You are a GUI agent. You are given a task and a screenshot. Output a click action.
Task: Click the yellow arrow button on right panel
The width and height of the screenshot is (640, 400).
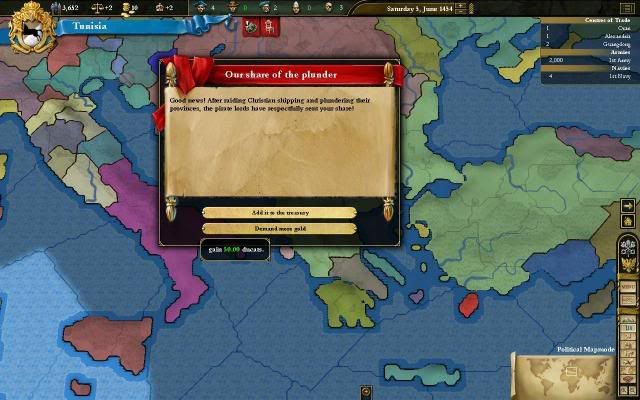click(628, 205)
